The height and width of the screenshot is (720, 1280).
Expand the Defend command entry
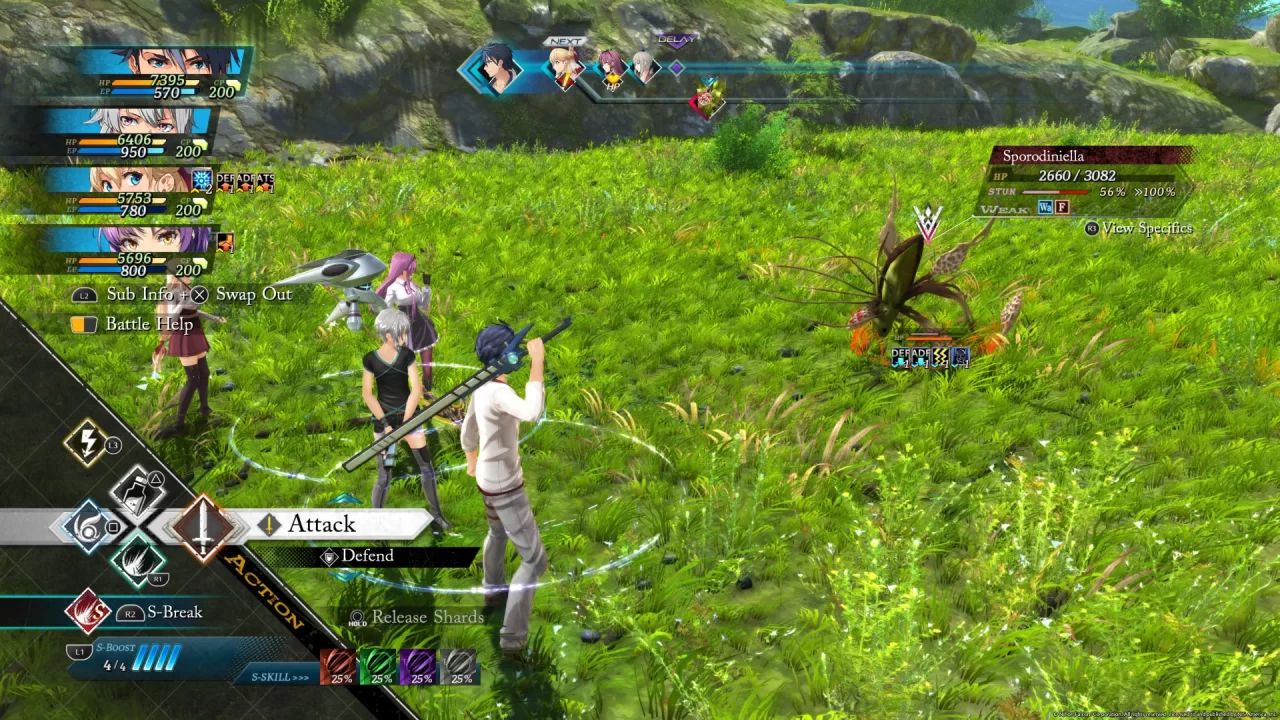(x=365, y=556)
